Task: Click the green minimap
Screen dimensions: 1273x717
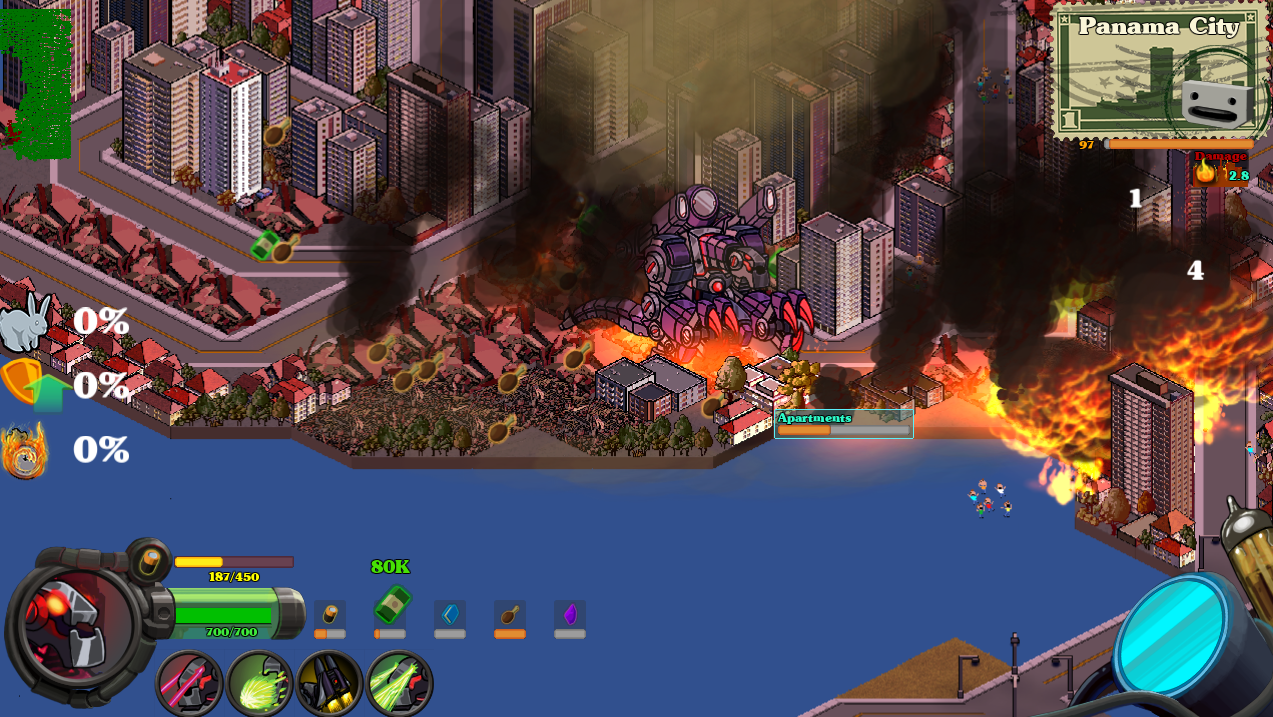Action: (x=36, y=84)
